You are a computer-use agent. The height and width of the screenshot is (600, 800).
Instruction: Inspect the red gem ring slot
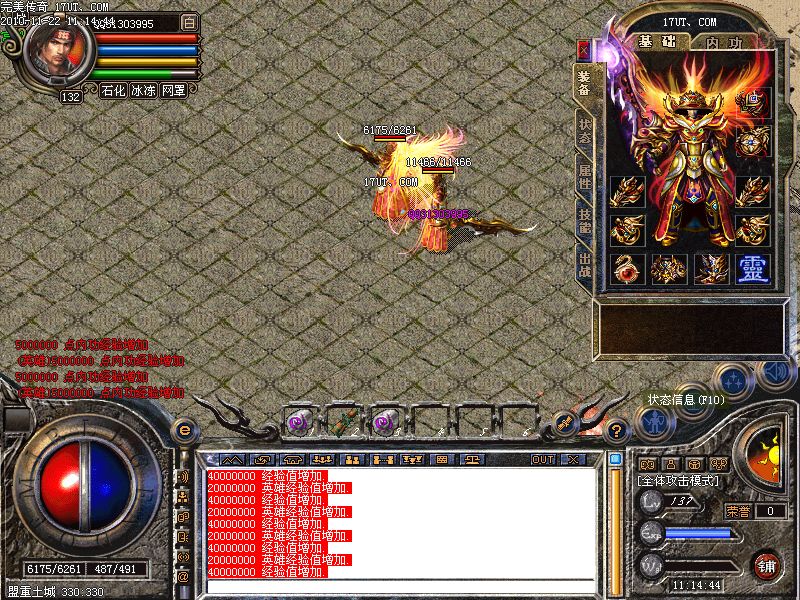pyautogui.click(x=626, y=268)
